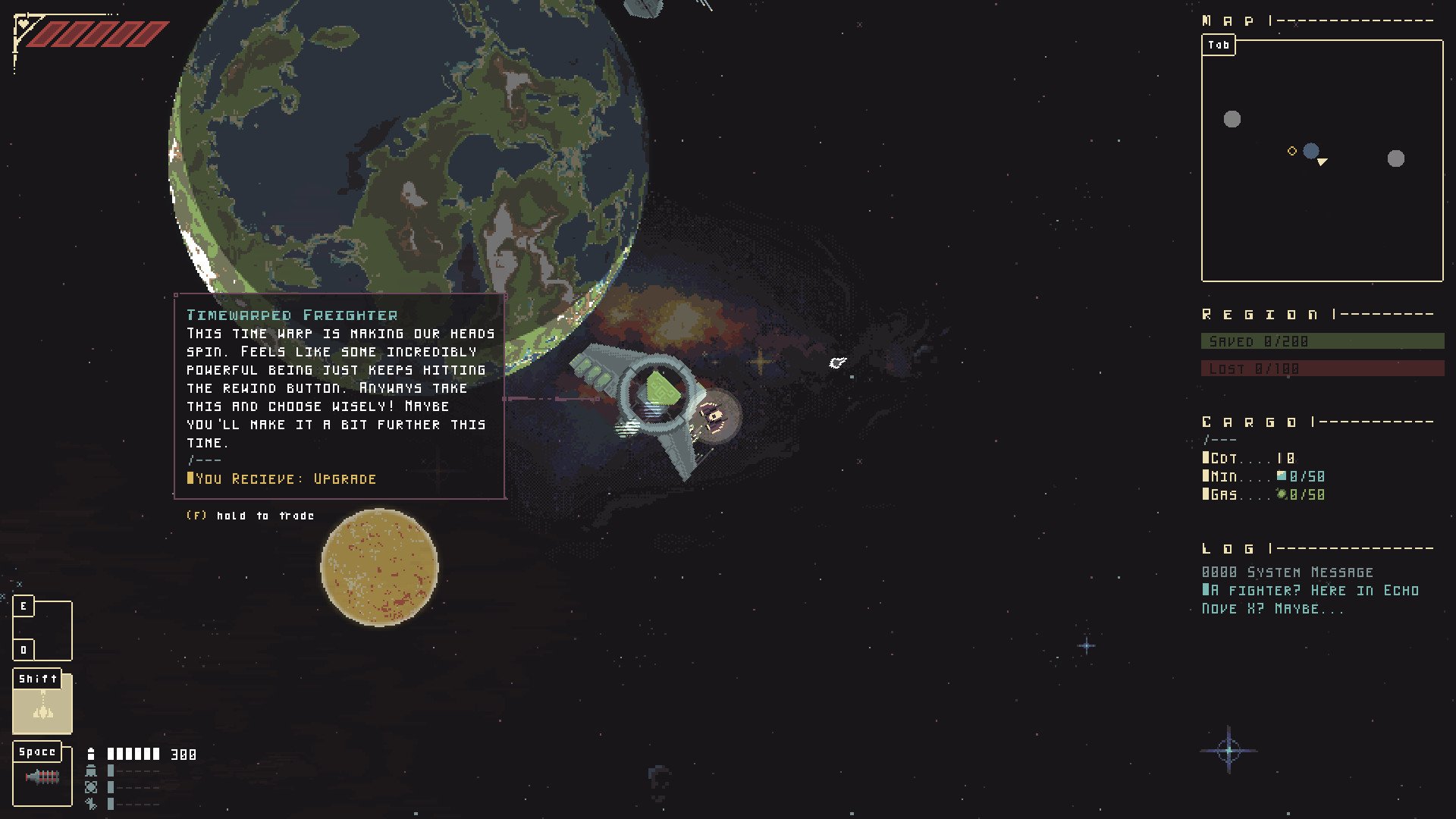Activate the Shift ship boost ability slot
Image resolution: width=1456 pixels, height=819 pixels.
point(42,703)
